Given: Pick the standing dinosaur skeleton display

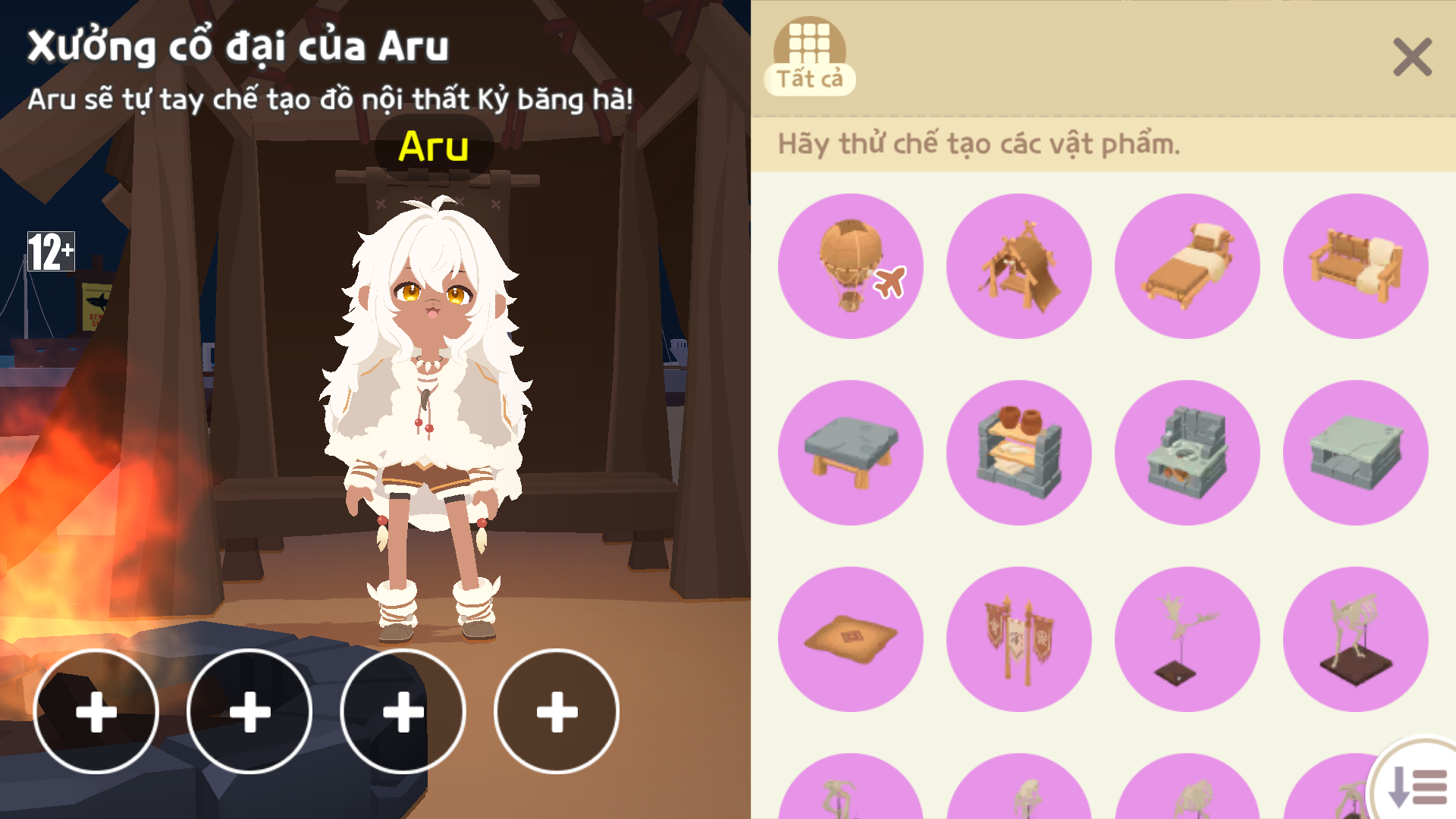Looking at the screenshot, I should pyautogui.click(x=1356, y=639).
